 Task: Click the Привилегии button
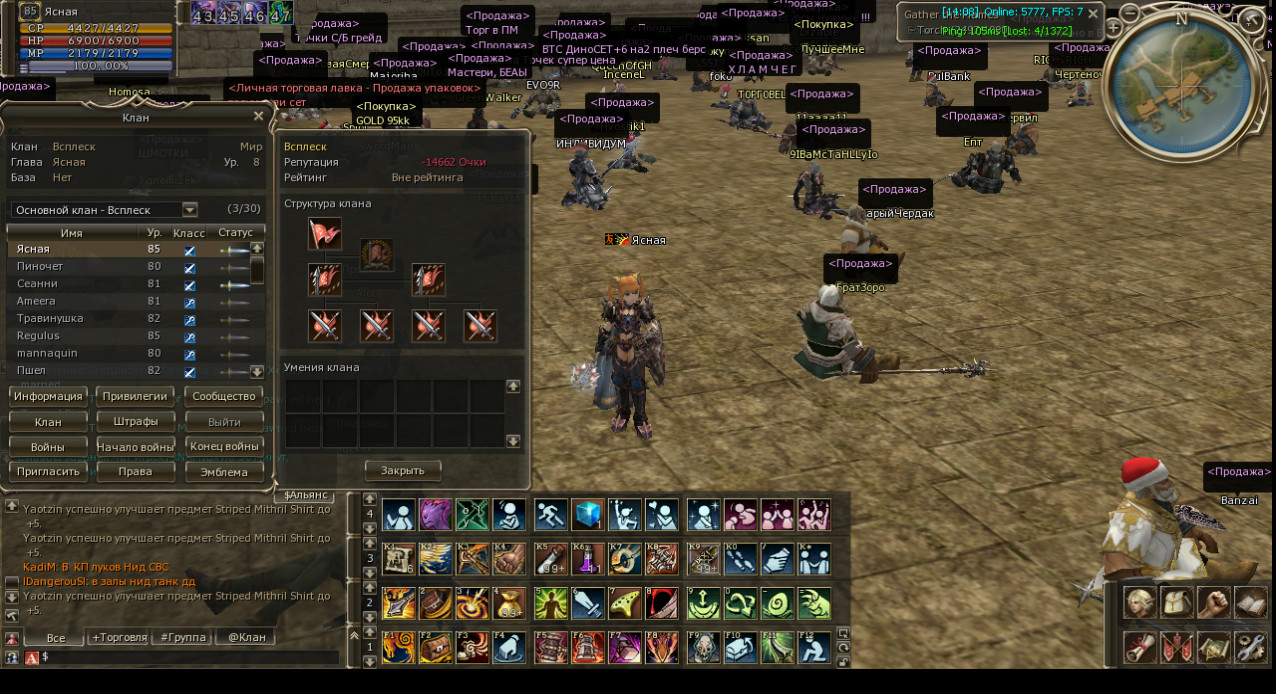click(135, 396)
